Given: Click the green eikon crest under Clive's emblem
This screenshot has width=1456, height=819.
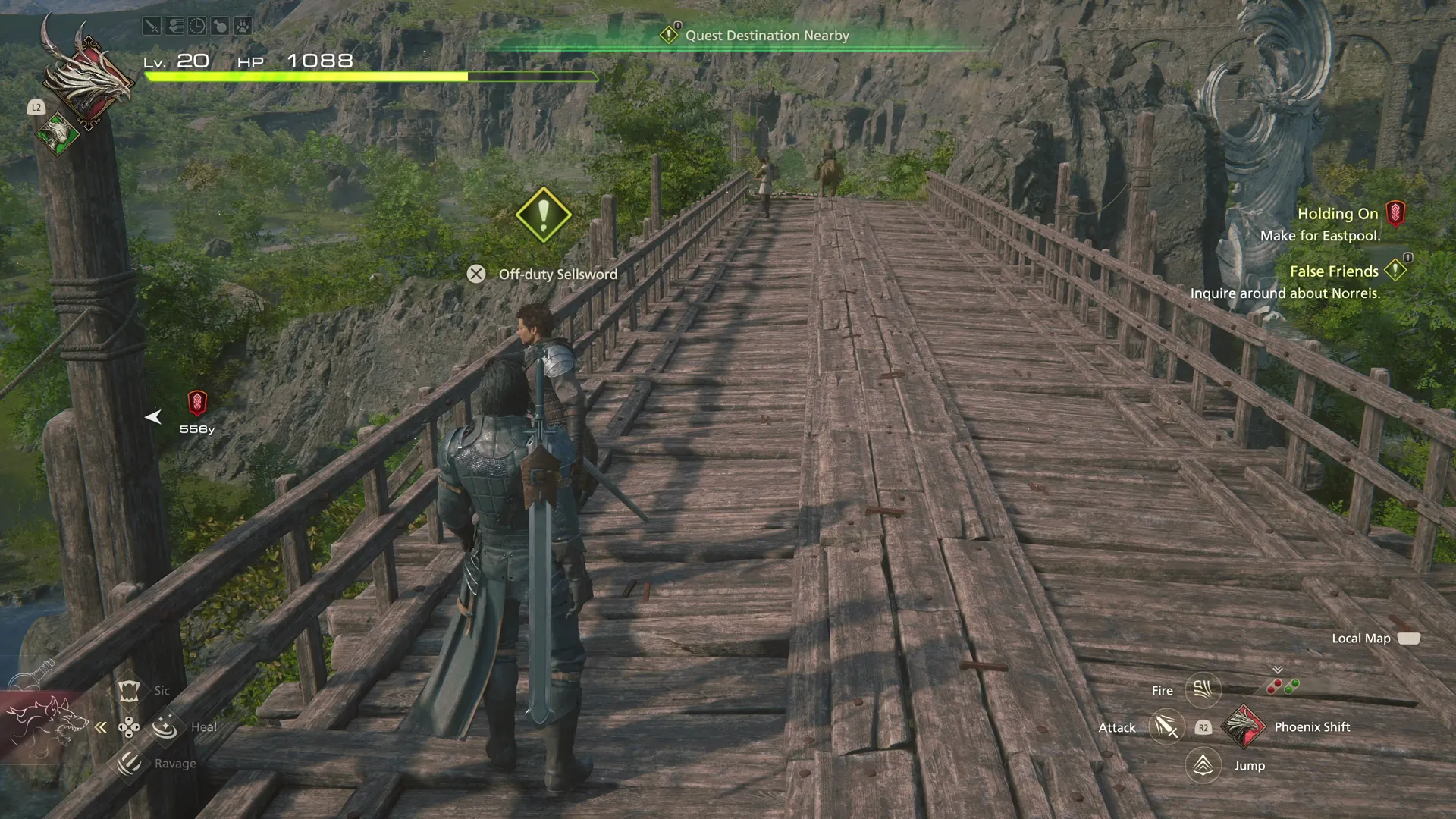Looking at the screenshot, I should click(x=57, y=134).
